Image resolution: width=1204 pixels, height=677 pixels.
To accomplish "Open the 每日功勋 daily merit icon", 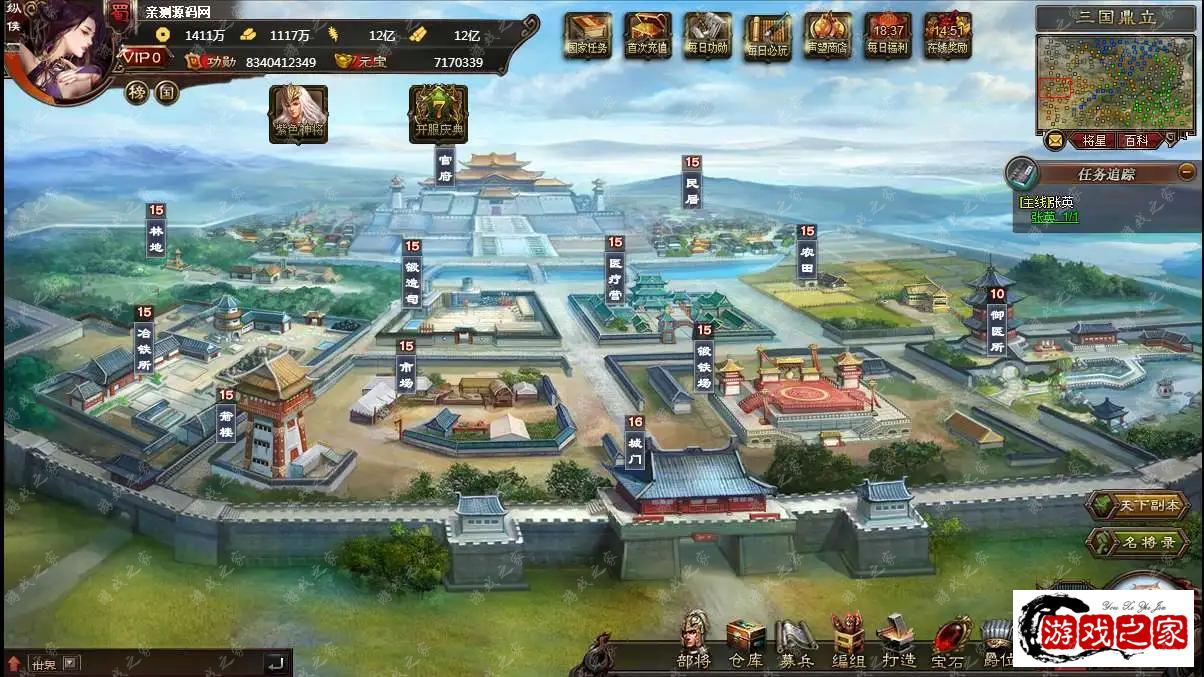I will [708, 35].
